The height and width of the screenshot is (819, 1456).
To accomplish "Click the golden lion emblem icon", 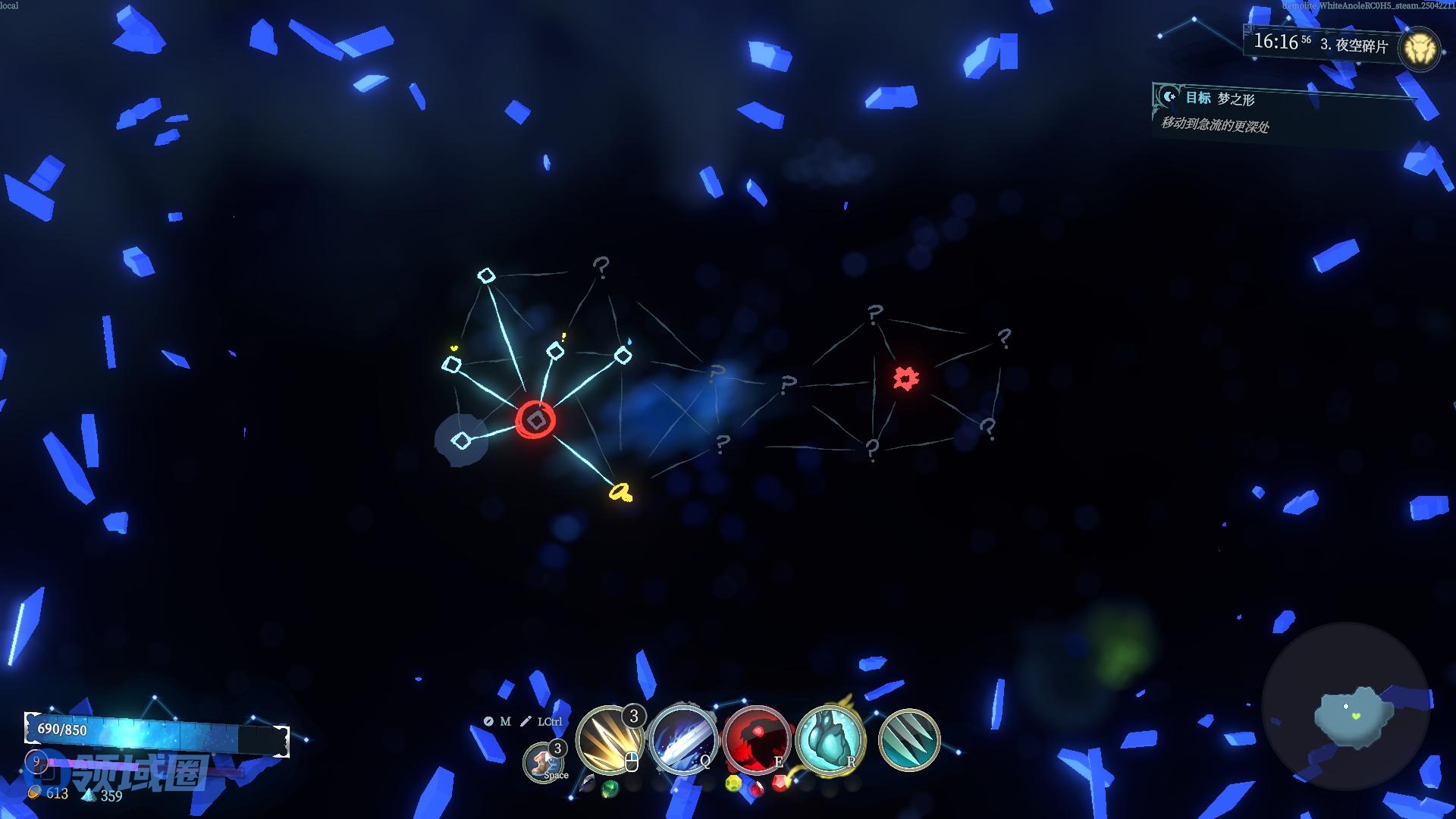I will [x=1417, y=50].
